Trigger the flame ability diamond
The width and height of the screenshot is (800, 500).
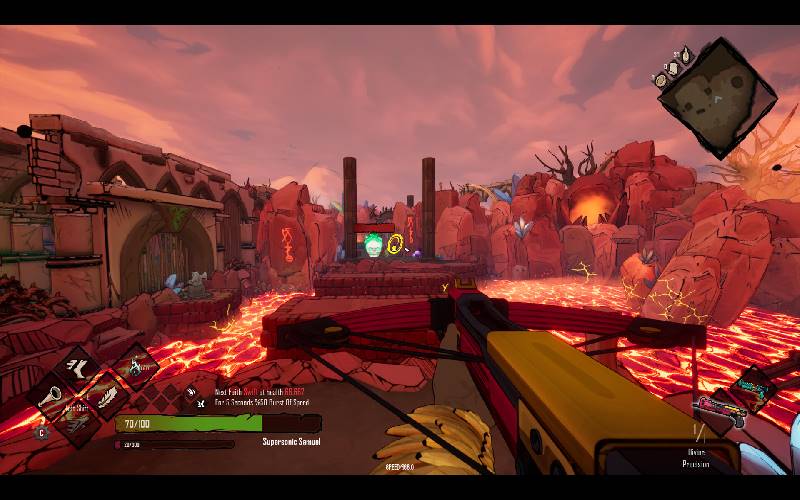136,367
